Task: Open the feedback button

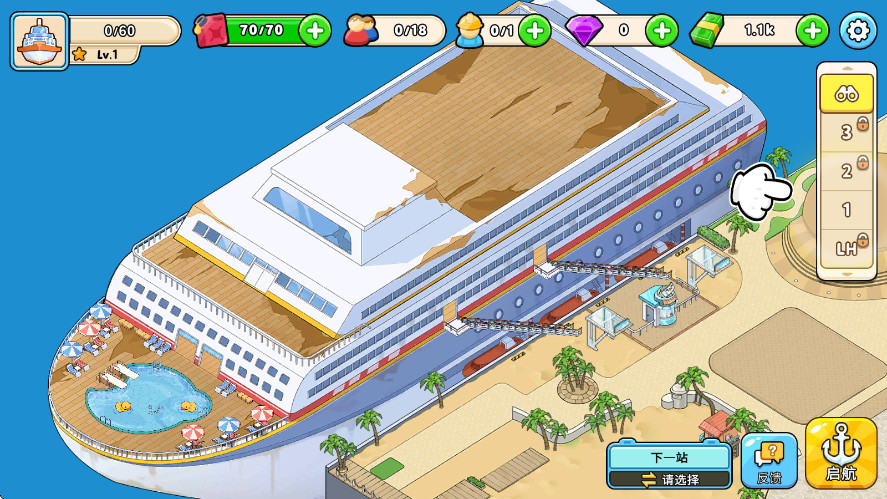Action: [x=769, y=462]
